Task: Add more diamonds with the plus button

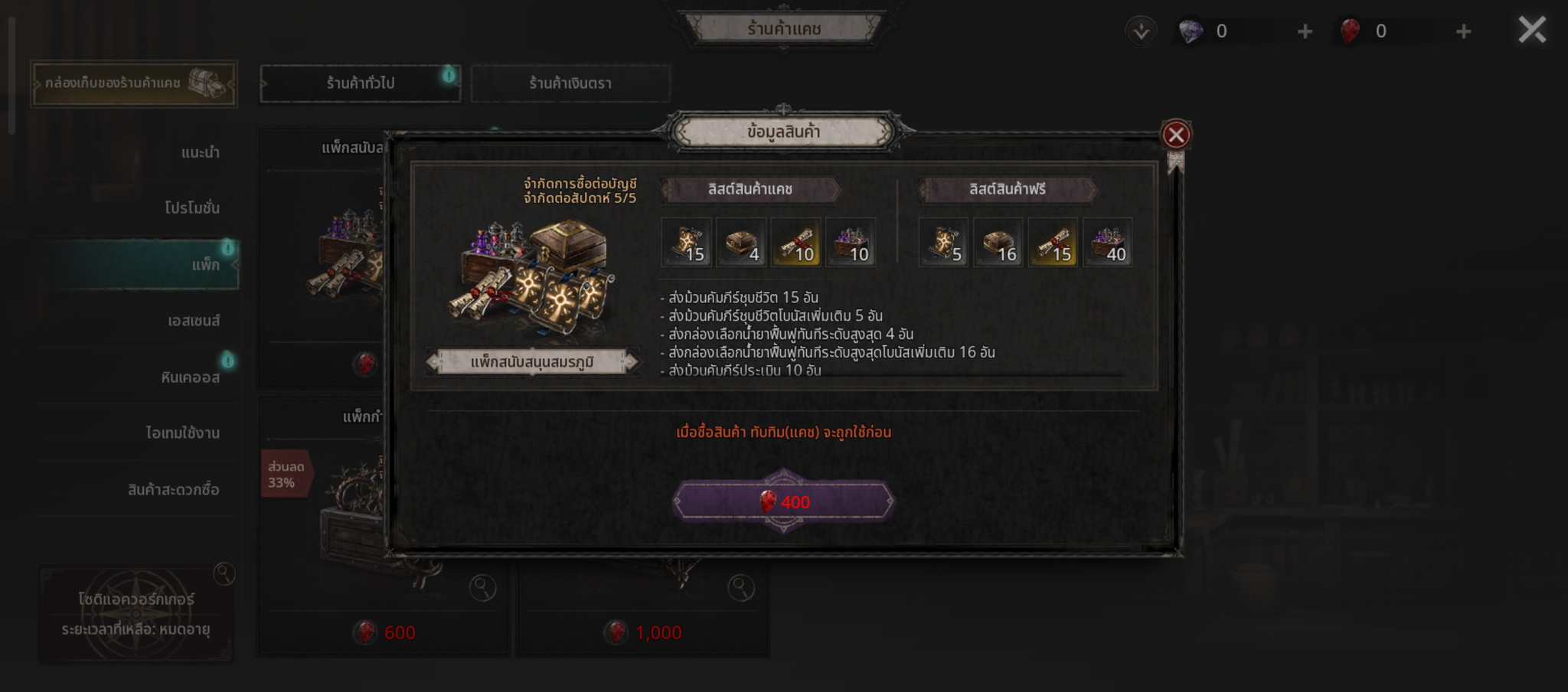Action: click(x=1305, y=31)
